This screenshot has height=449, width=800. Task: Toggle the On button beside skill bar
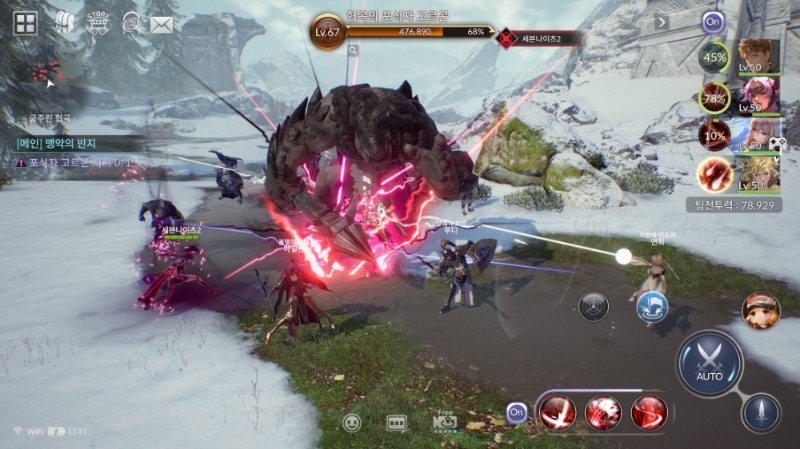(x=517, y=411)
